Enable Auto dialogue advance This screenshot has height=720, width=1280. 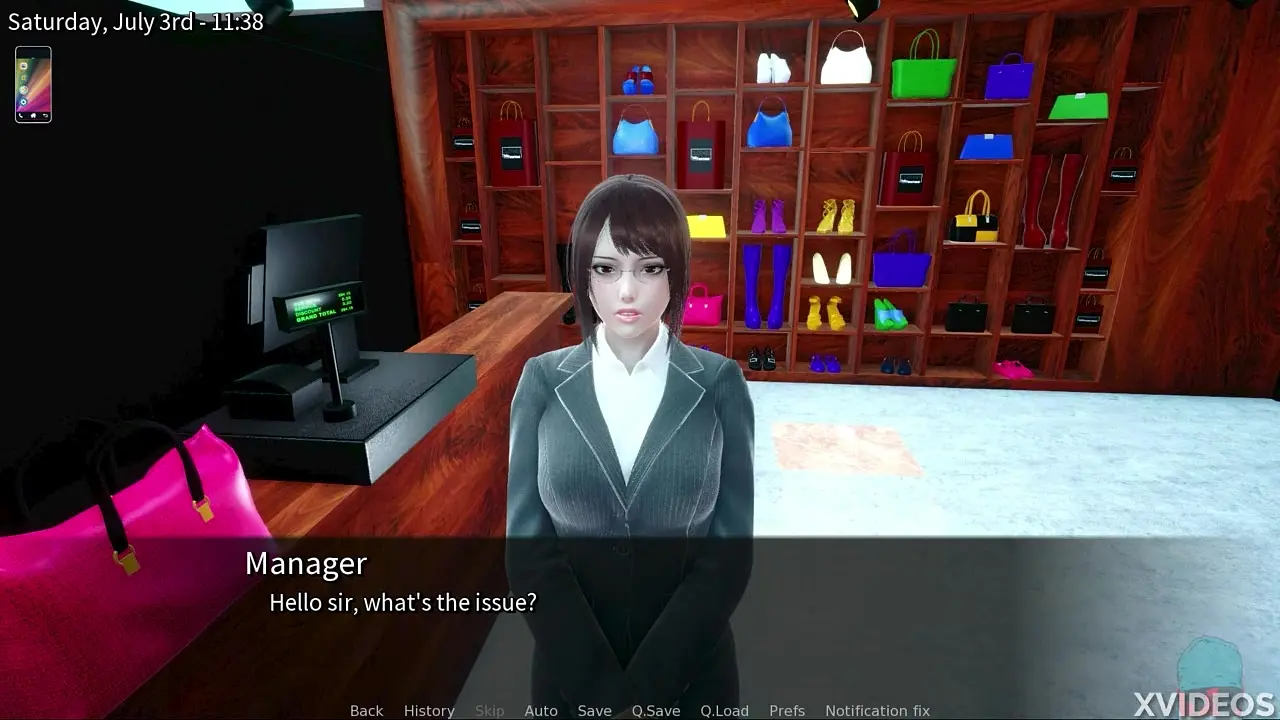541,710
